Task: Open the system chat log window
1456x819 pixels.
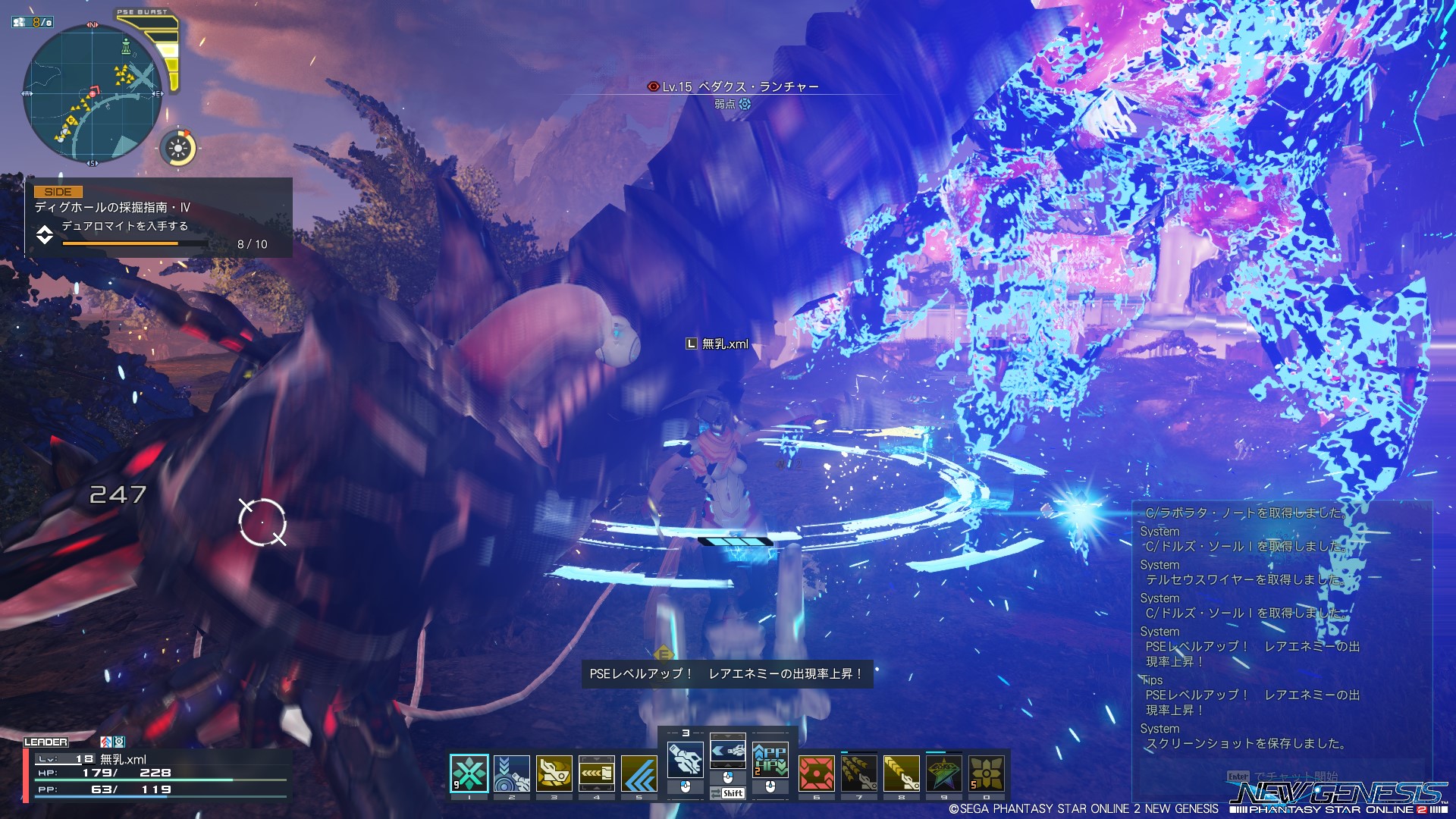Action: (1282, 629)
